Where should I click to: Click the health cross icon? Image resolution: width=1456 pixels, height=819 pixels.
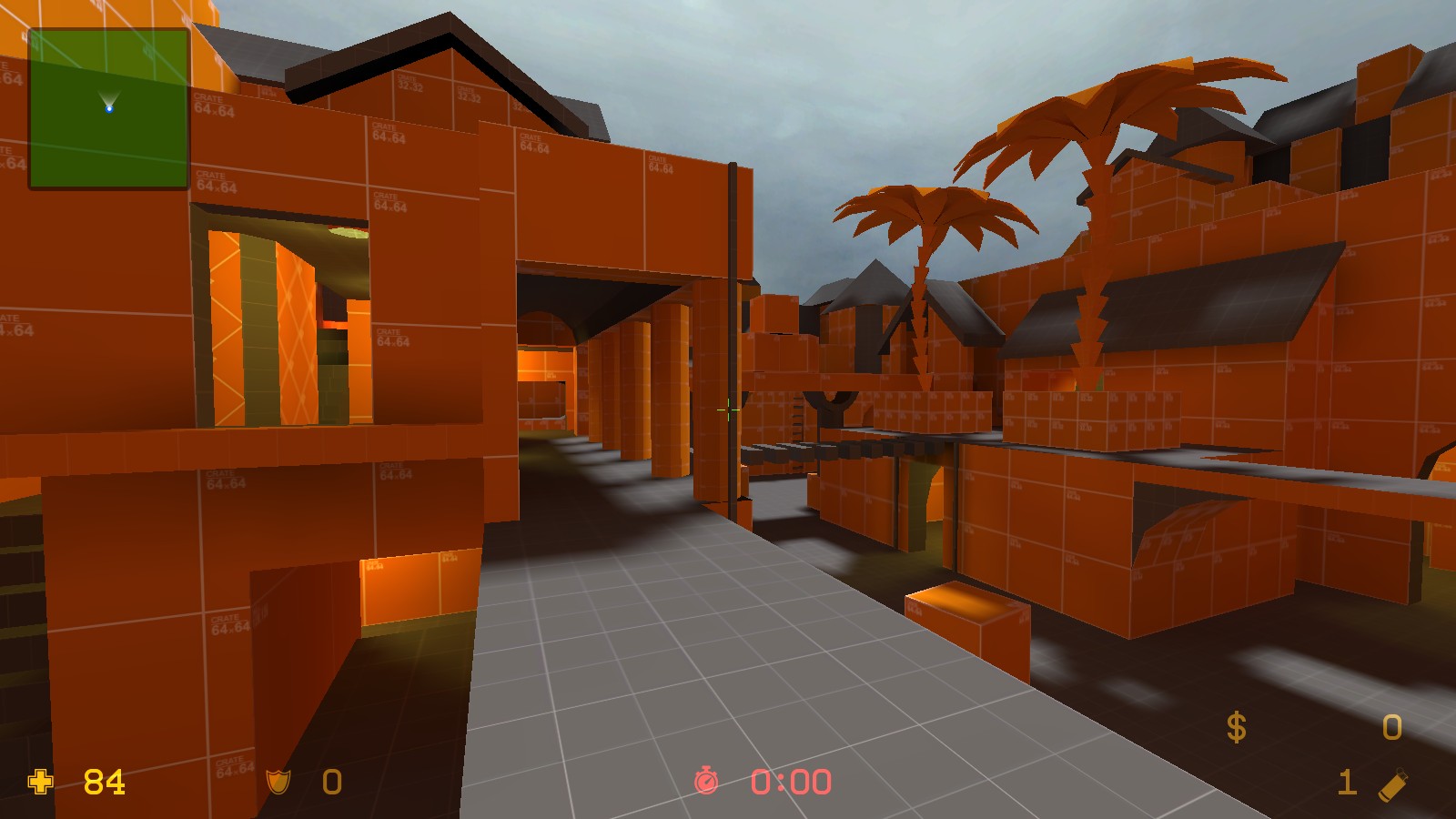38,781
